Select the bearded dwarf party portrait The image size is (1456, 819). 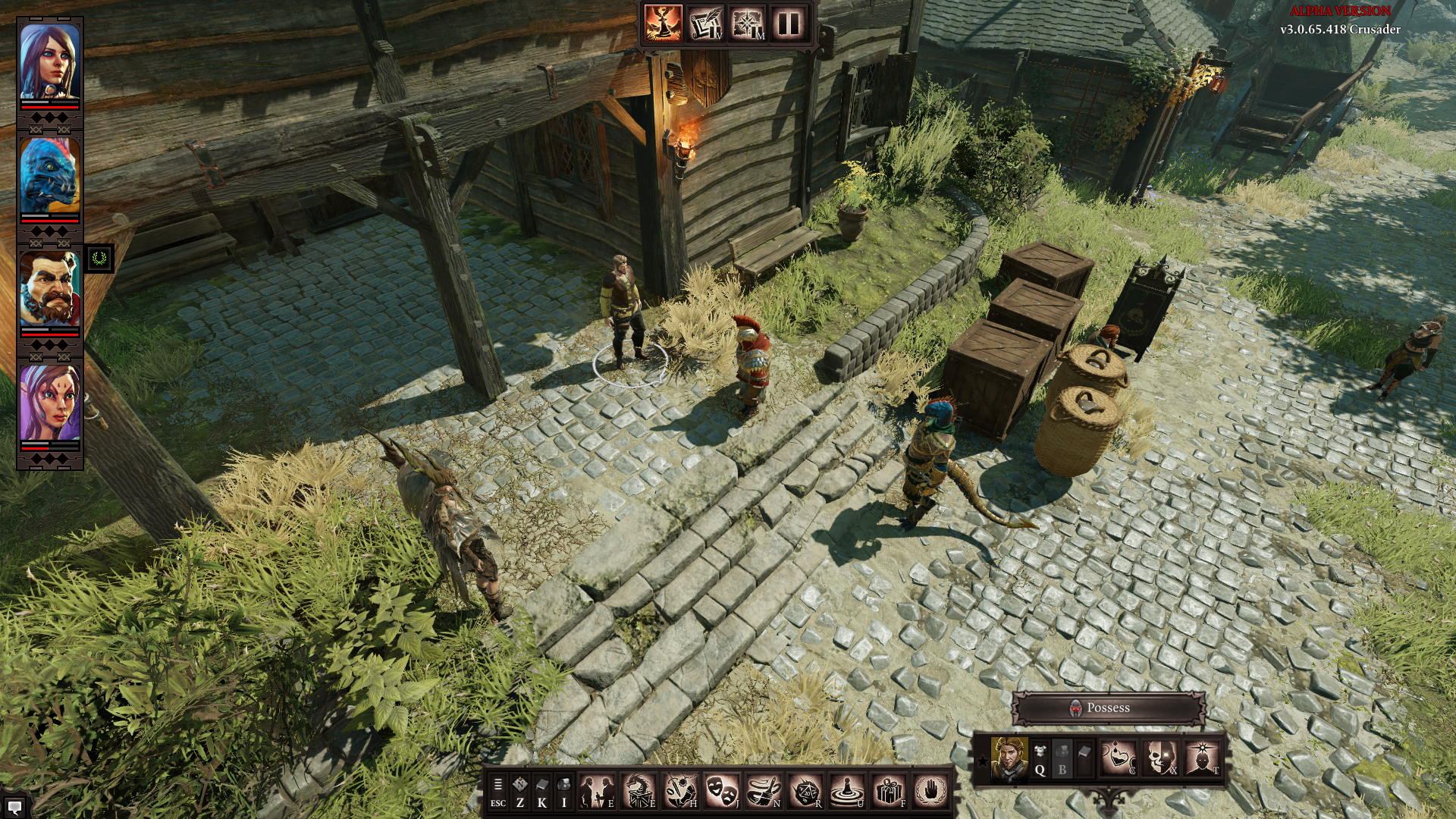point(49,290)
